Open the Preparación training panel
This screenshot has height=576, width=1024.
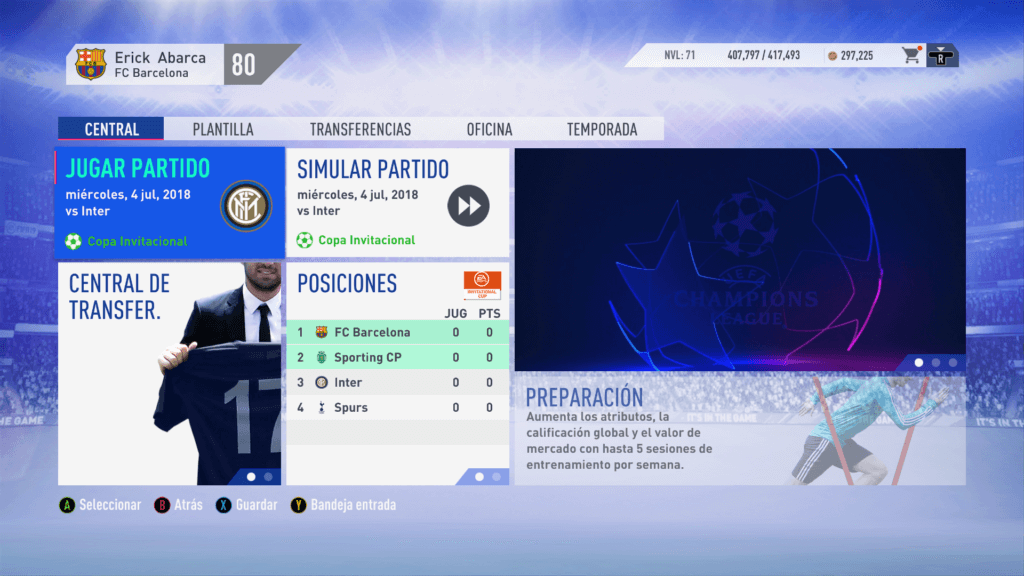click(x=740, y=430)
